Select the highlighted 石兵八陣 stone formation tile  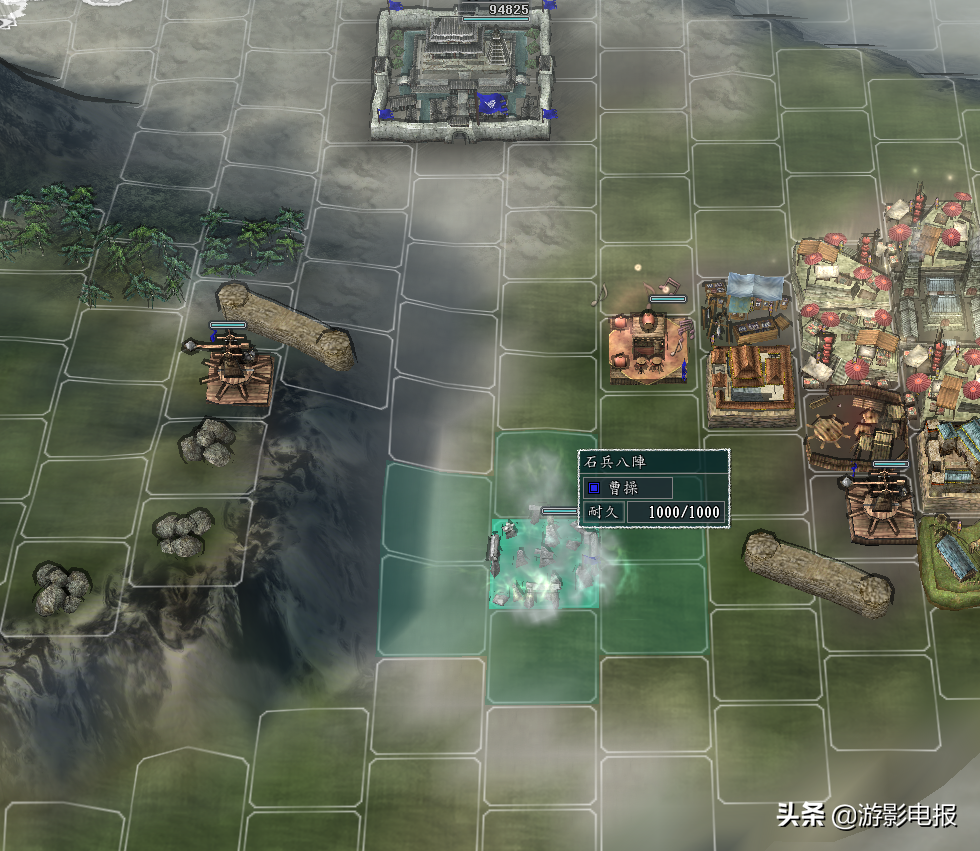[x=544, y=564]
